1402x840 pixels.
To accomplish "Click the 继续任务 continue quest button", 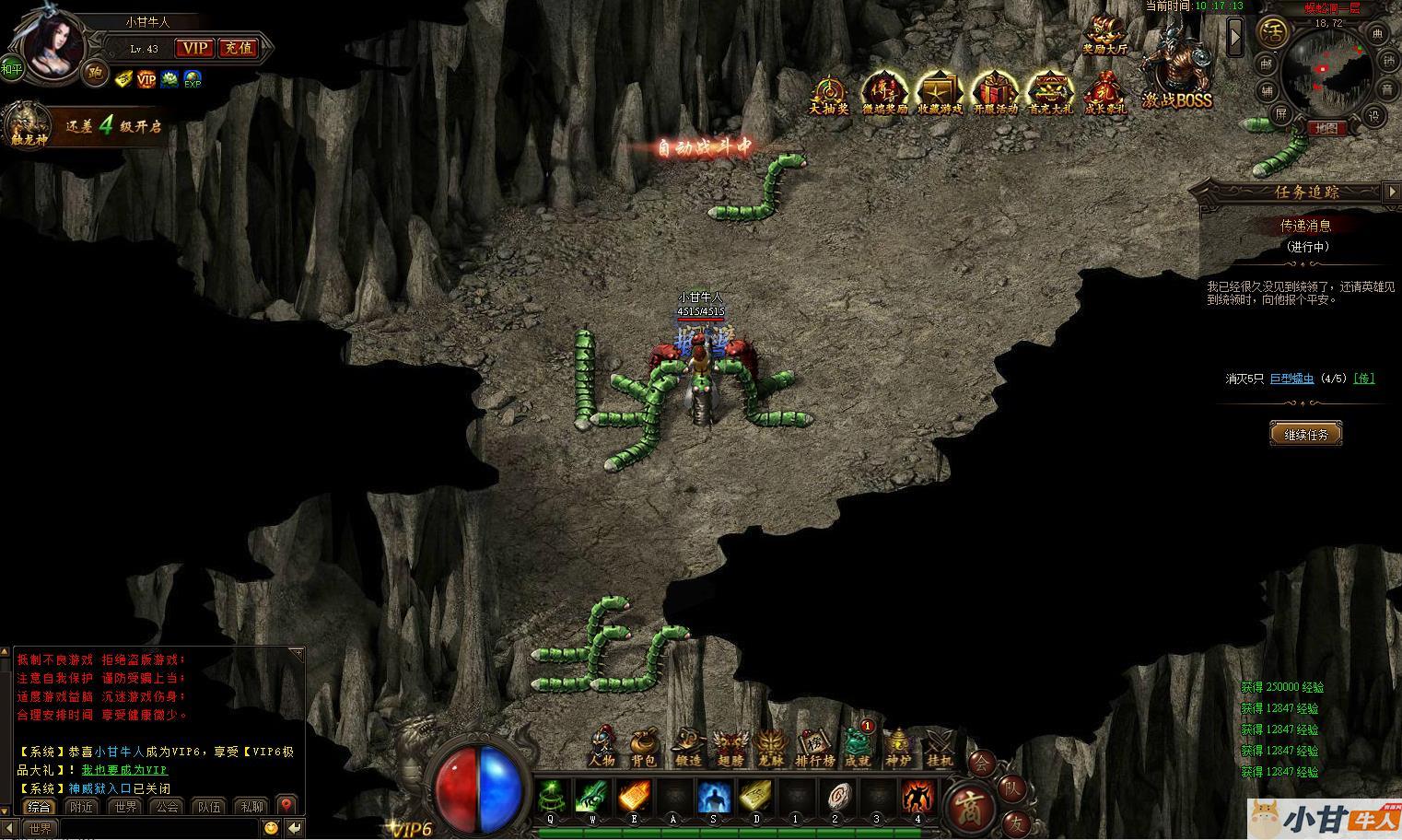I will [x=1306, y=434].
